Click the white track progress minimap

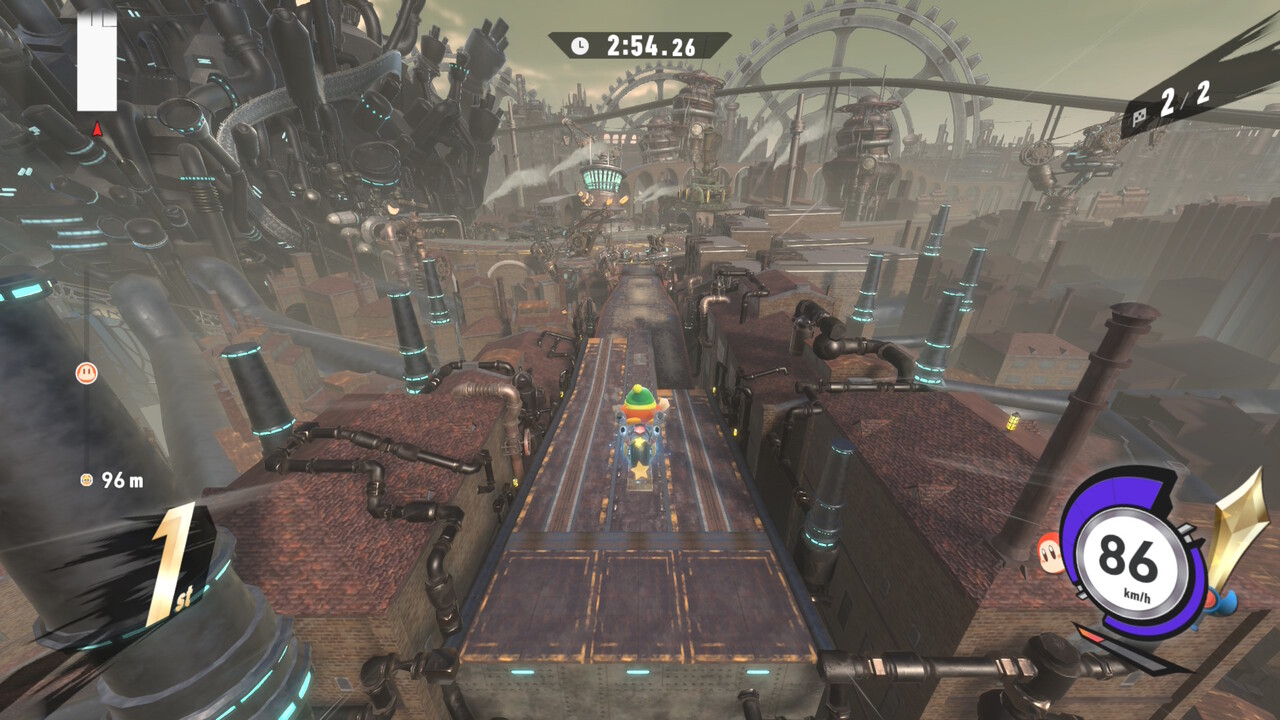tap(97, 62)
